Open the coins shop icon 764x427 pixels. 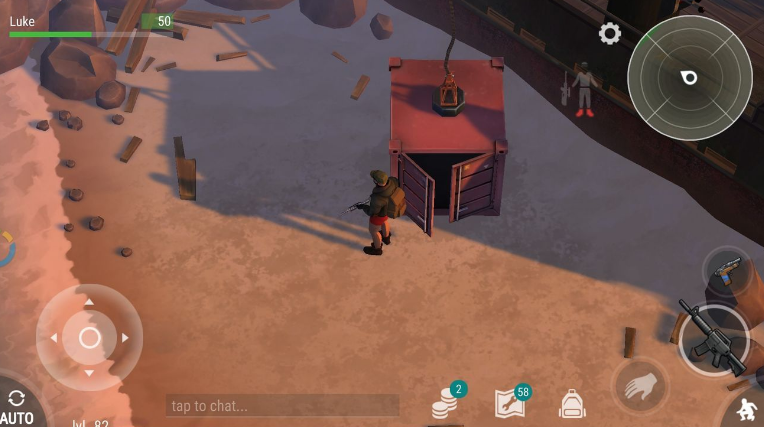click(x=446, y=403)
